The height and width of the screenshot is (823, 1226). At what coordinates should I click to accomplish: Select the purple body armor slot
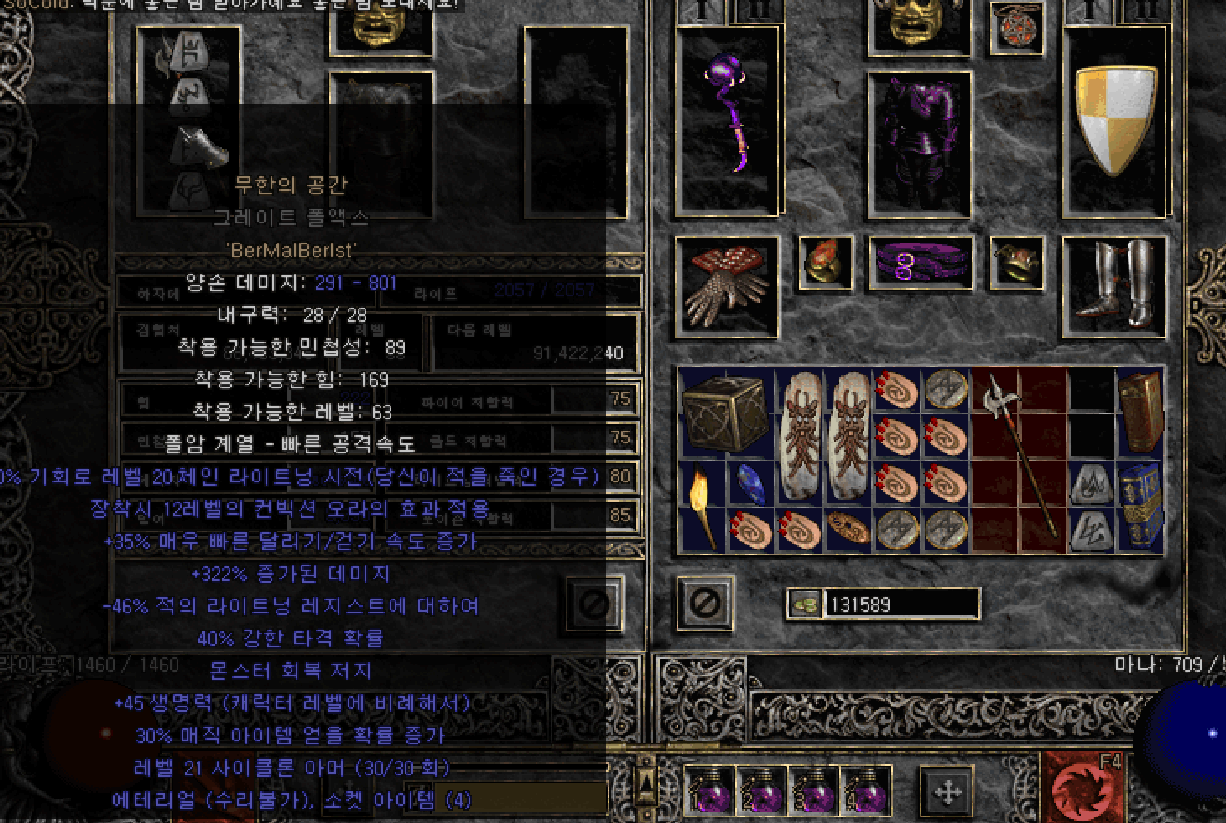(x=919, y=142)
